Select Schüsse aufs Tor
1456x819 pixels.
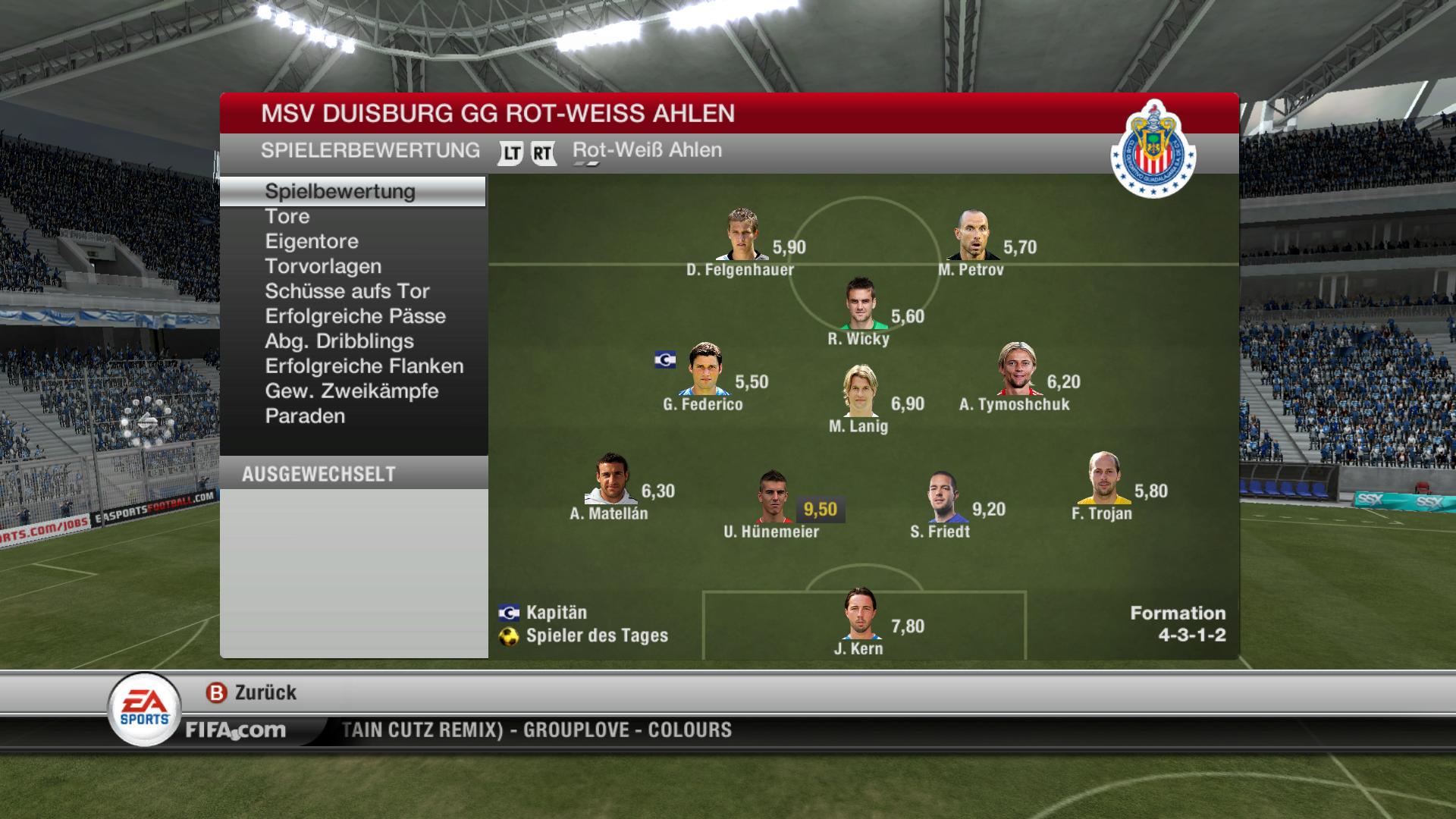(x=347, y=292)
